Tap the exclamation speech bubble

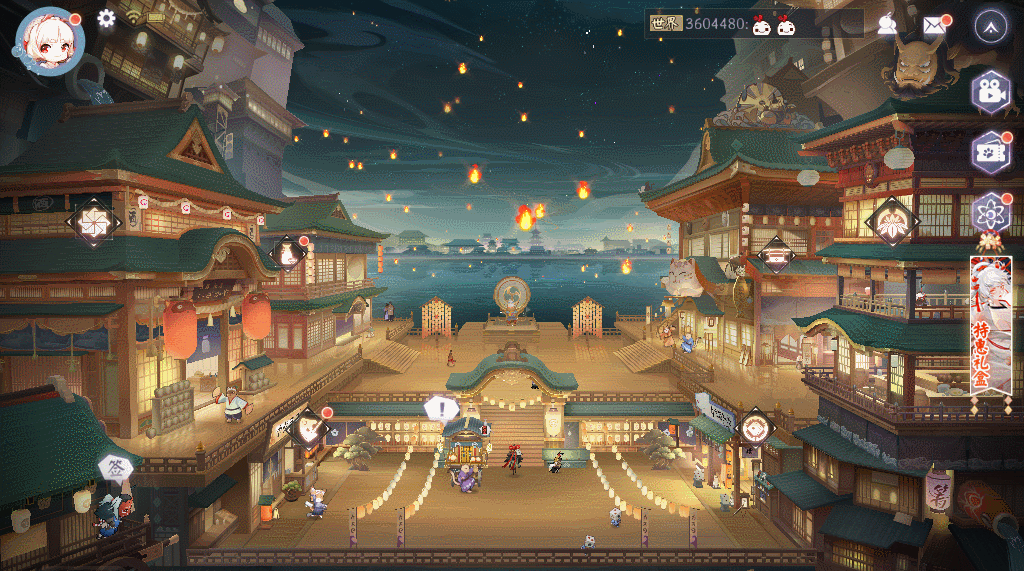click(440, 408)
